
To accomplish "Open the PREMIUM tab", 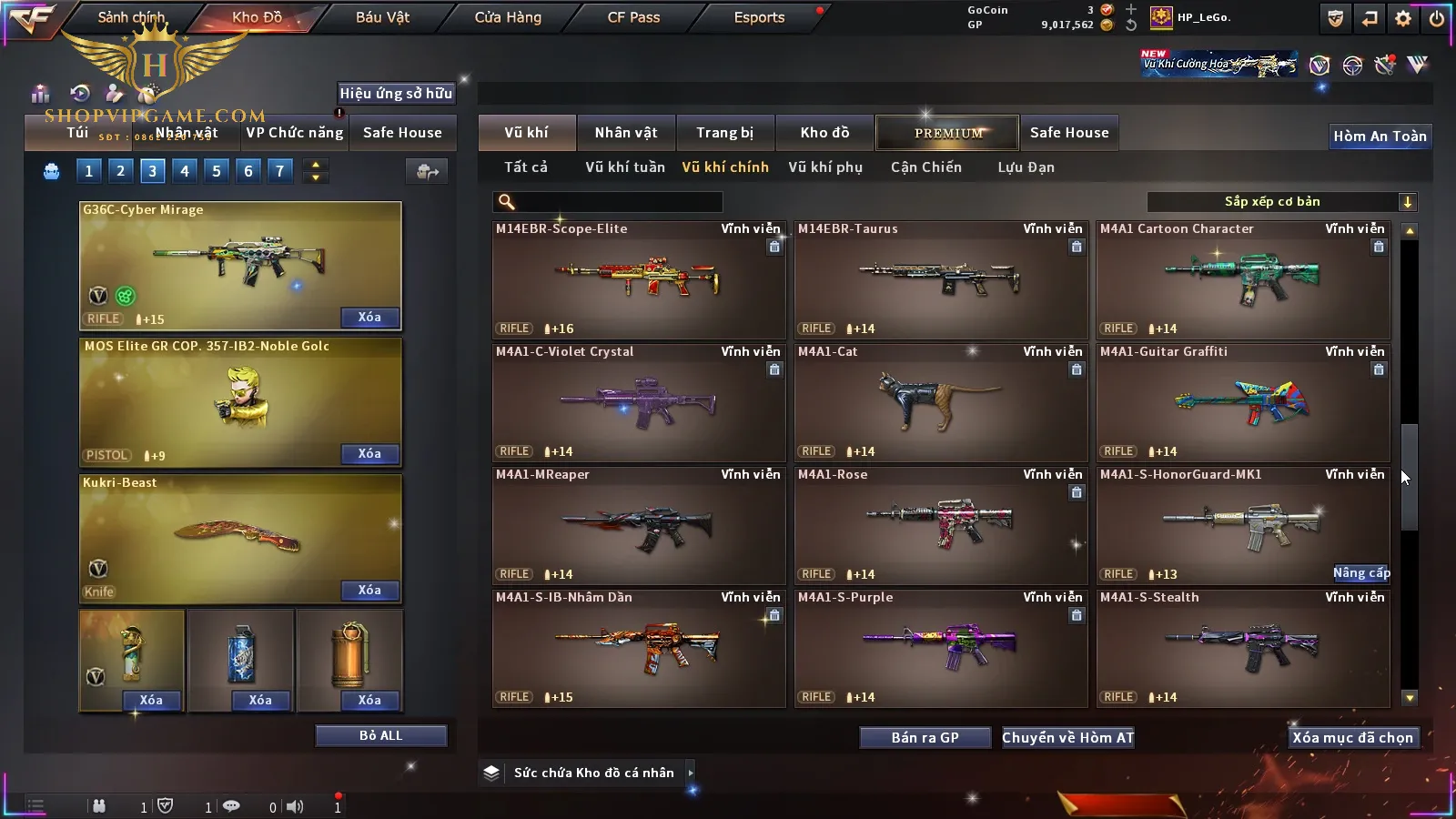I will tap(947, 133).
